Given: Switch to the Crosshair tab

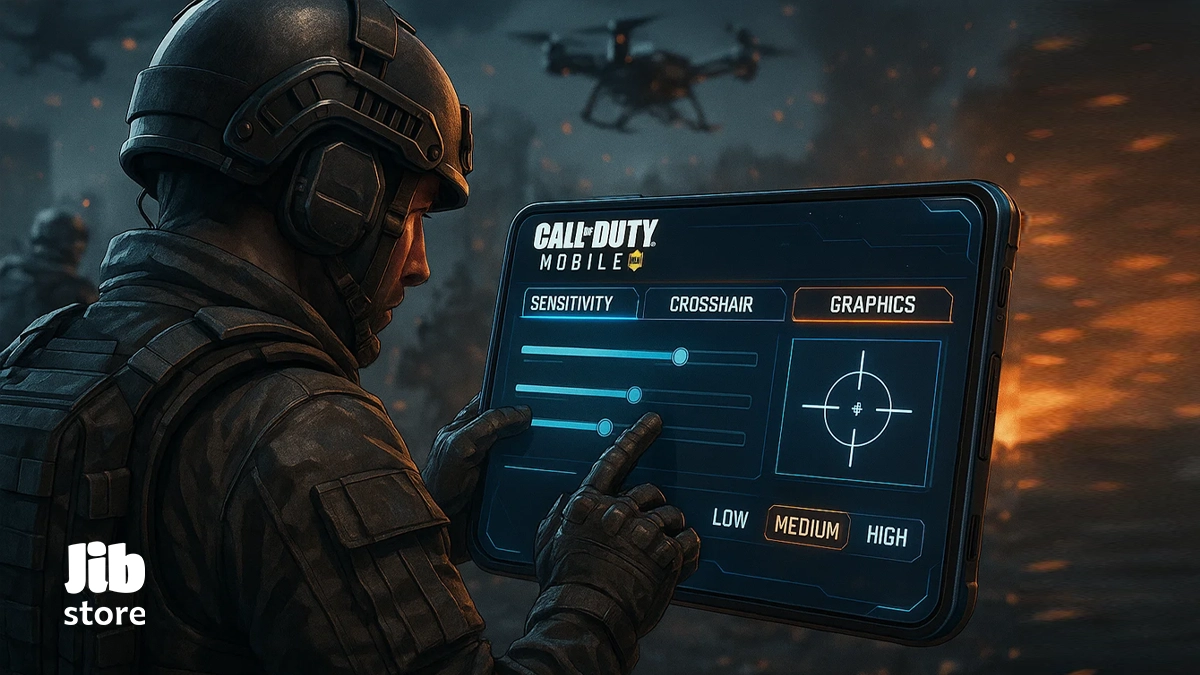Looking at the screenshot, I should coord(711,305).
